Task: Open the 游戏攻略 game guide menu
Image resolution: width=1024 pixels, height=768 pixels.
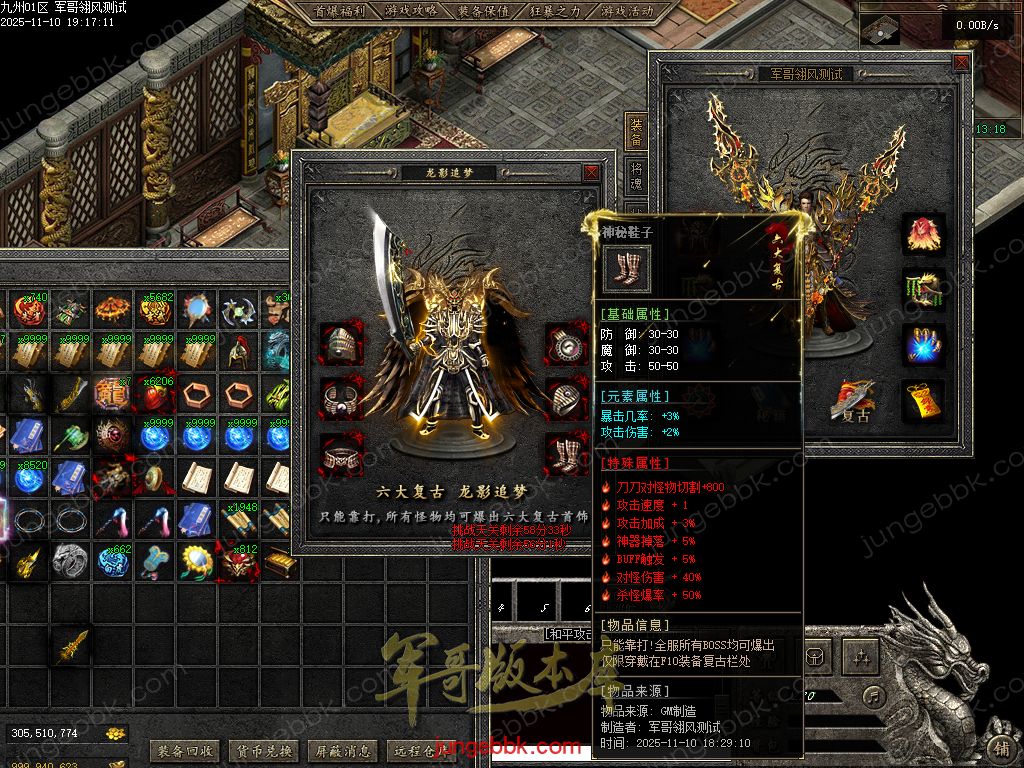Action: (411, 11)
